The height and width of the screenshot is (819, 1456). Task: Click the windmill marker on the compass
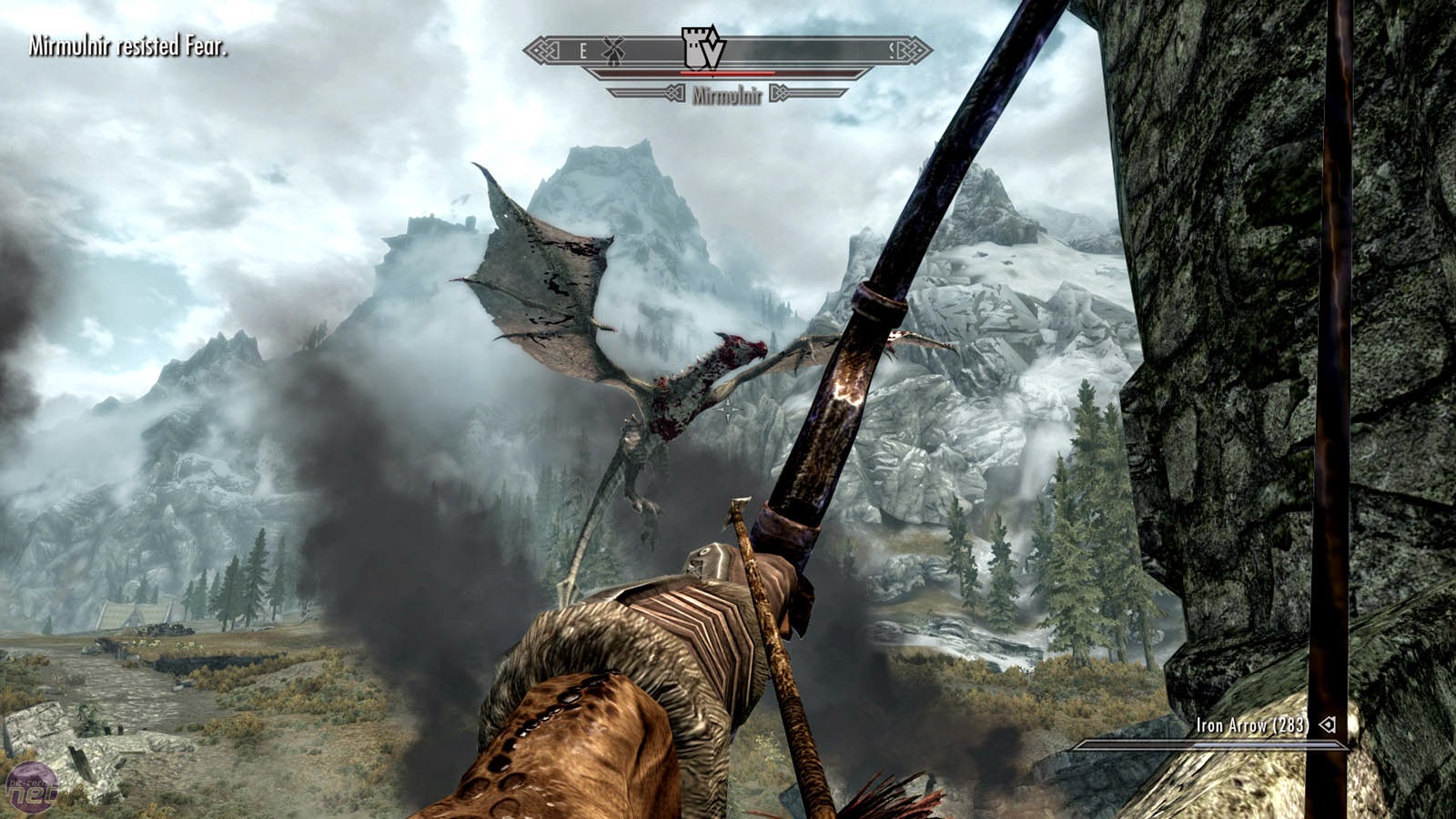(x=612, y=51)
